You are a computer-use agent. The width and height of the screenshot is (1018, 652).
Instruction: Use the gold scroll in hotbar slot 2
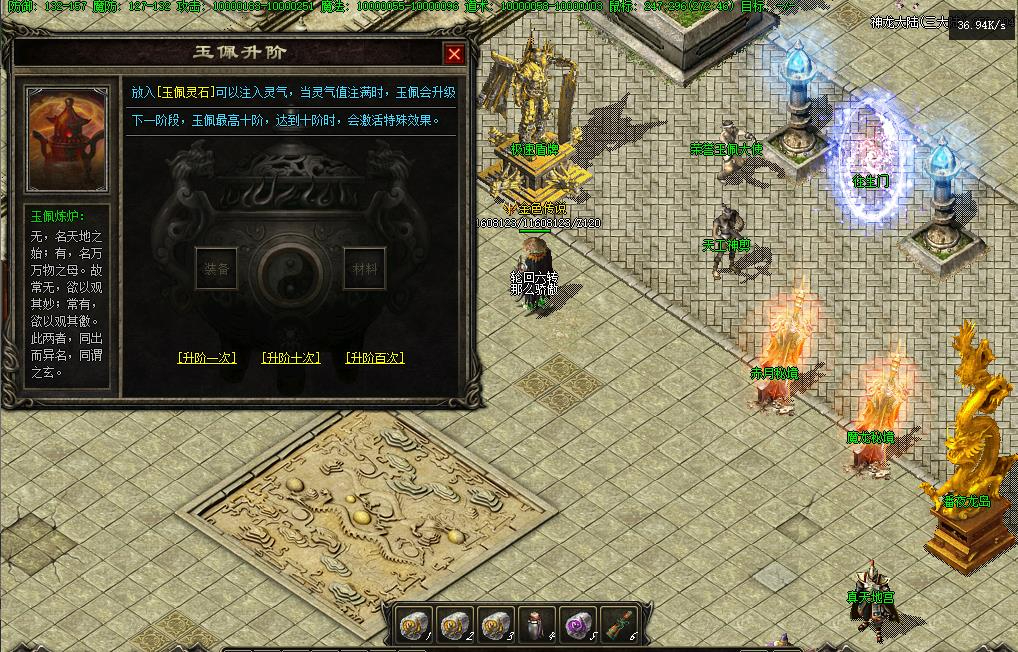tap(455, 624)
